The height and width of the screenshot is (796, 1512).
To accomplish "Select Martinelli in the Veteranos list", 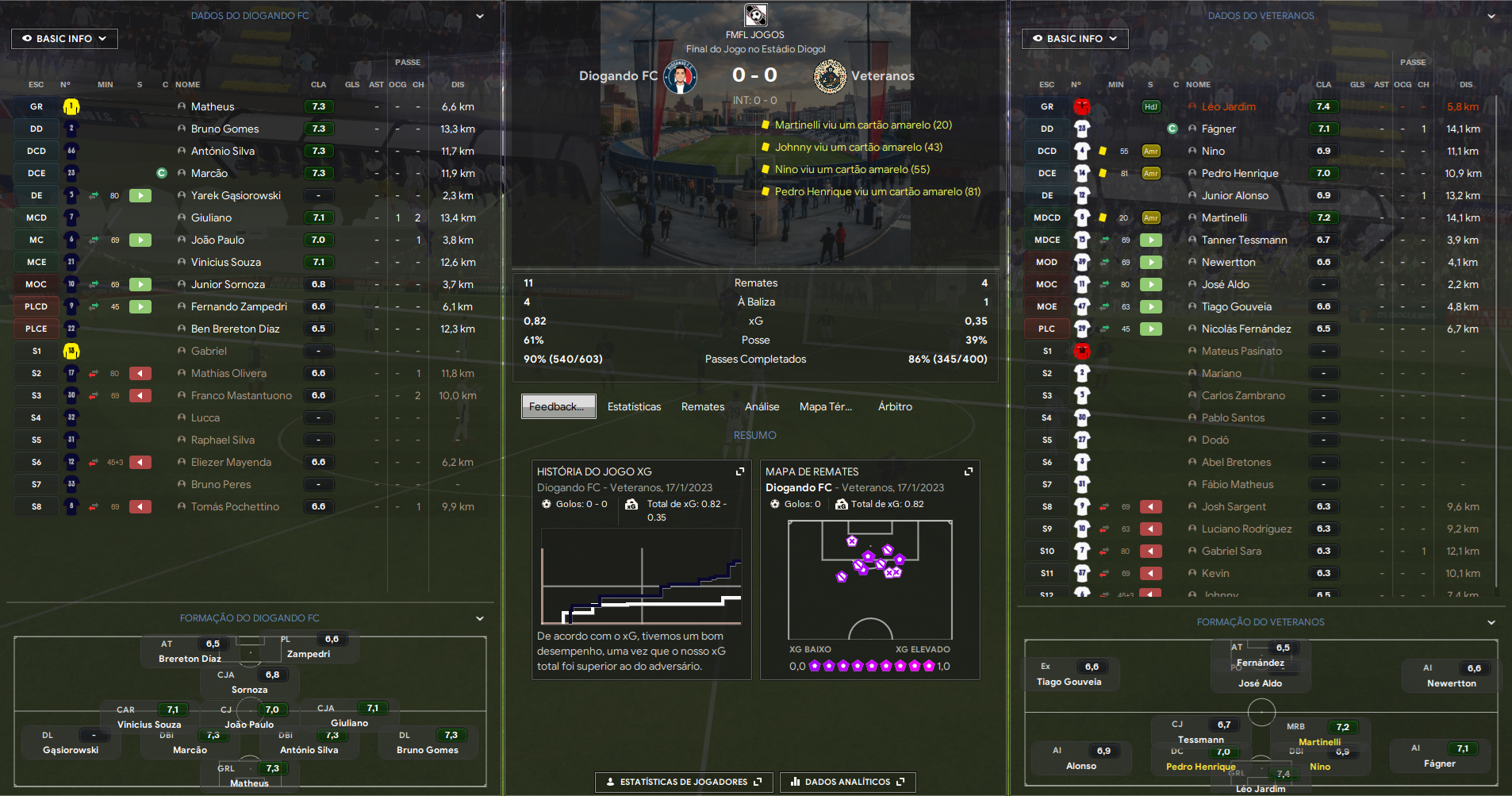I will coord(1224,217).
